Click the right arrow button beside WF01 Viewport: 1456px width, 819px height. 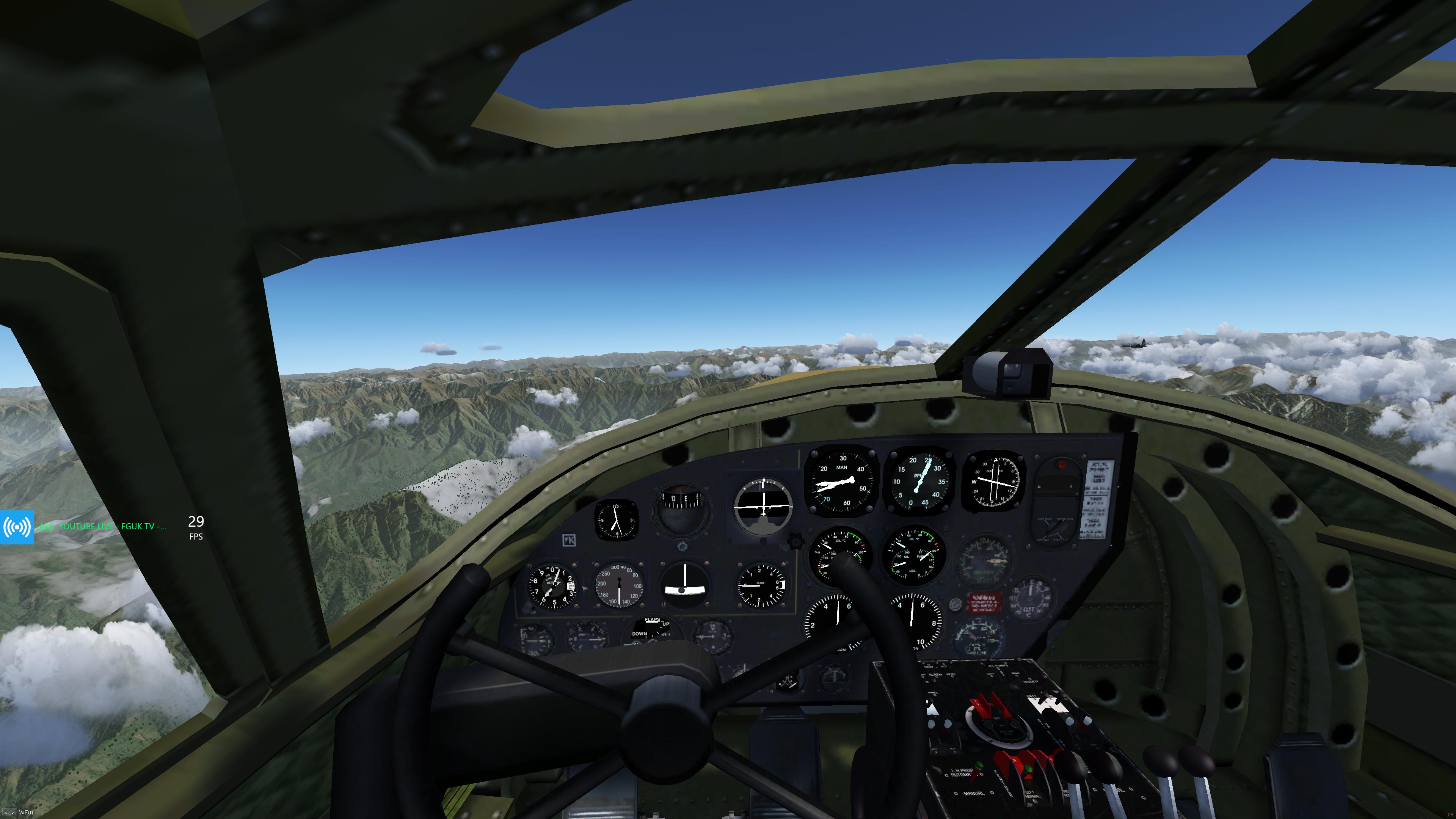[13, 813]
